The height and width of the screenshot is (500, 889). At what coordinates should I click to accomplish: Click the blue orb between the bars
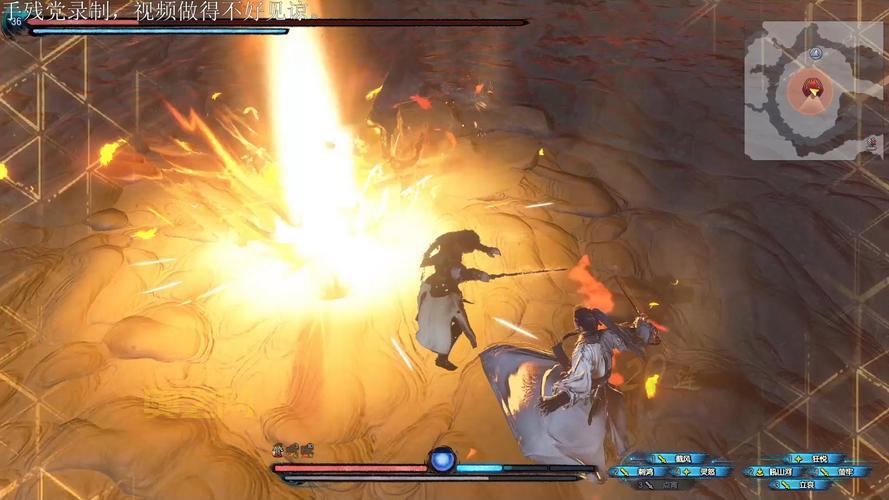tap(443, 460)
